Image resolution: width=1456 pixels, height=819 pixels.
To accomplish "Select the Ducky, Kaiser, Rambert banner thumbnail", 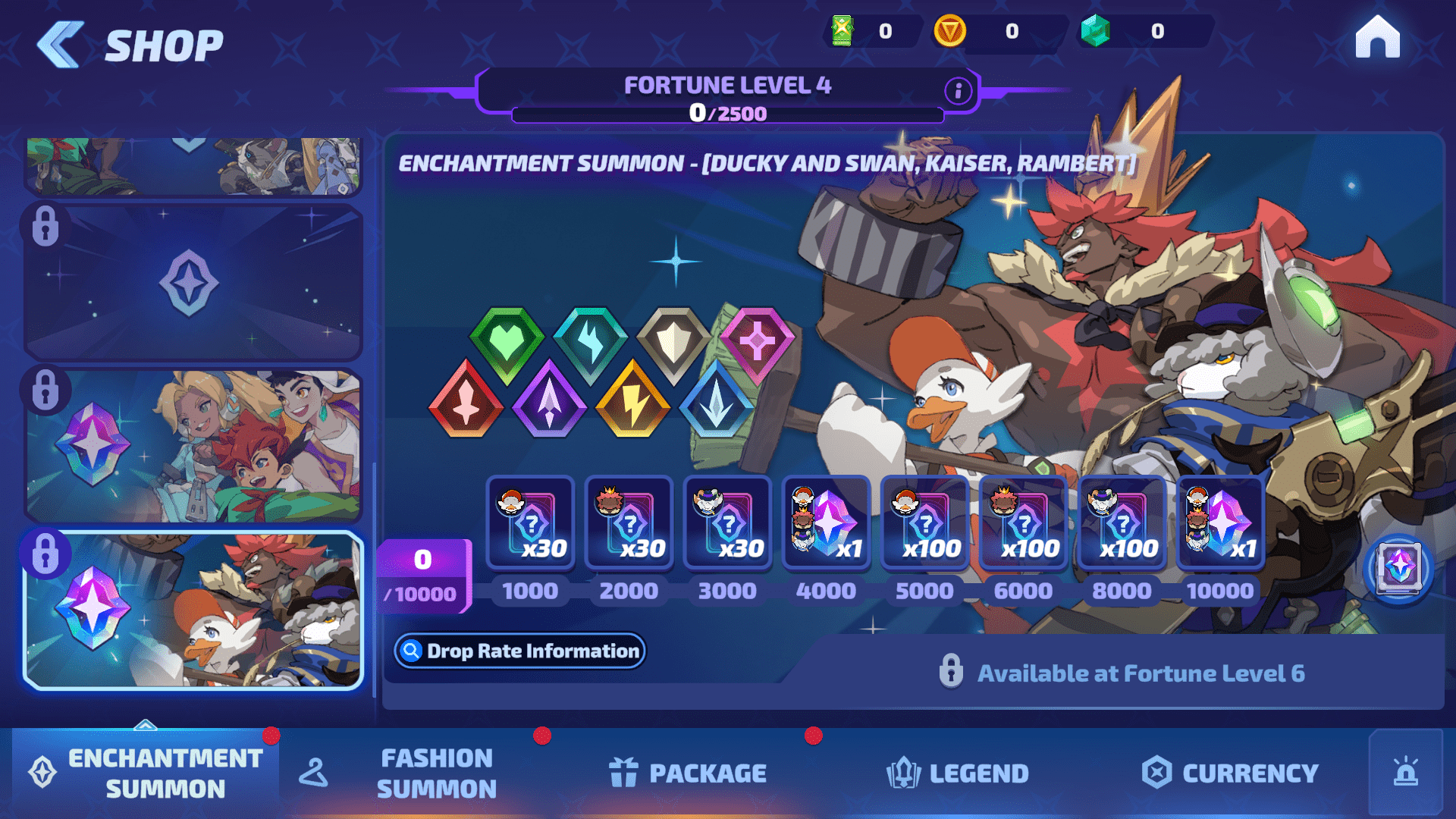I will pyautogui.click(x=193, y=610).
